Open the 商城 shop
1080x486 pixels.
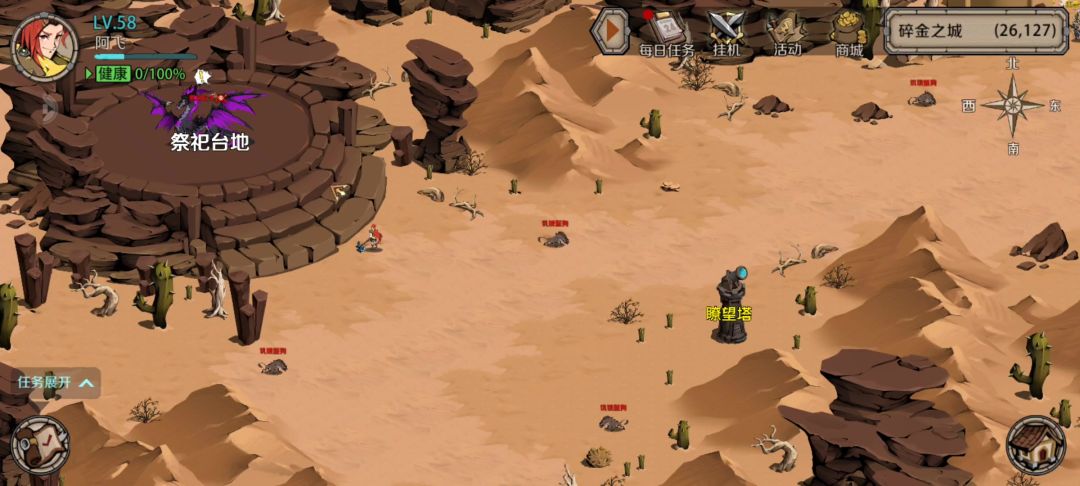point(849,33)
